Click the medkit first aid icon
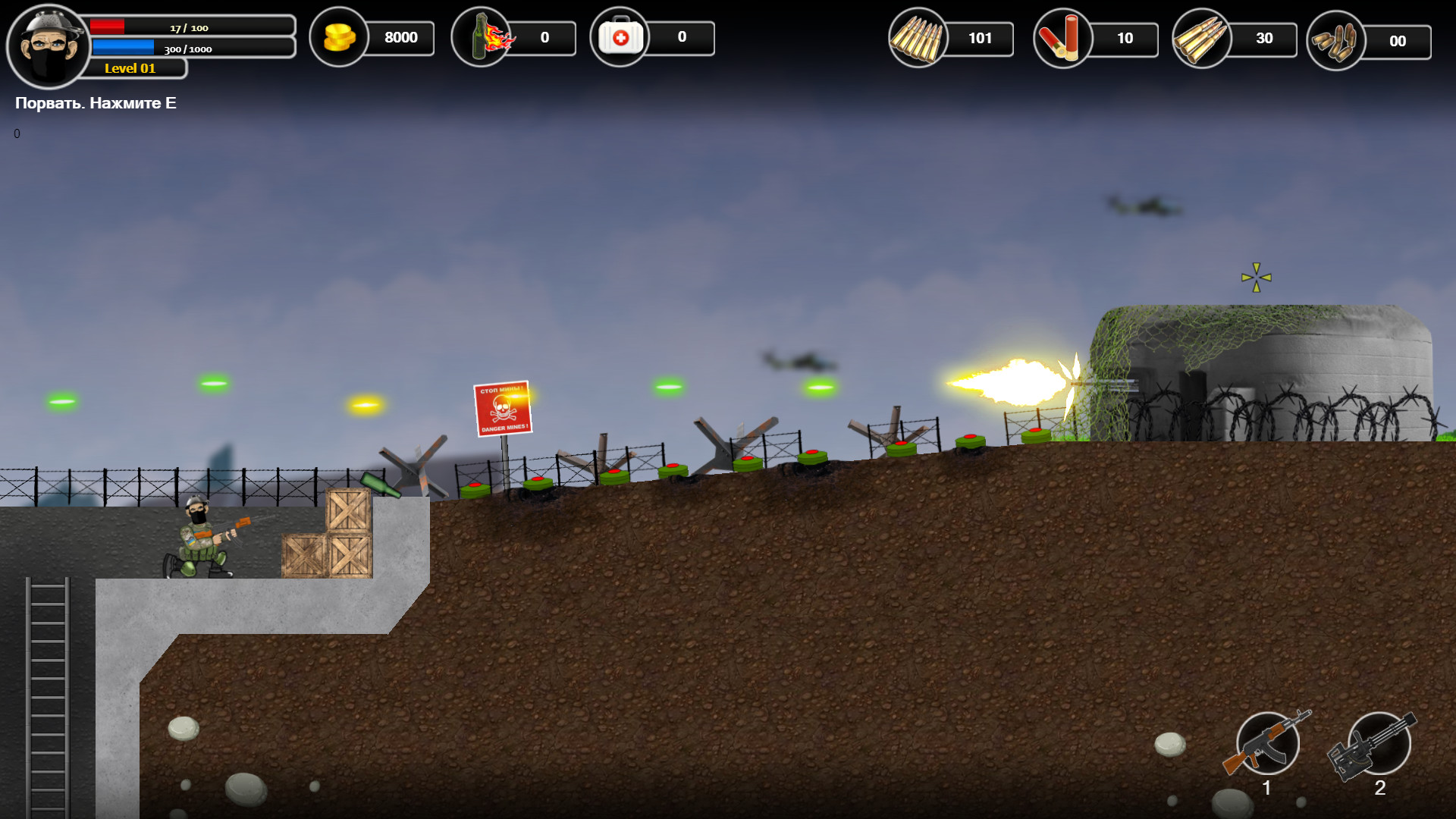This screenshot has width=1456, height=819. pos(622,36)
